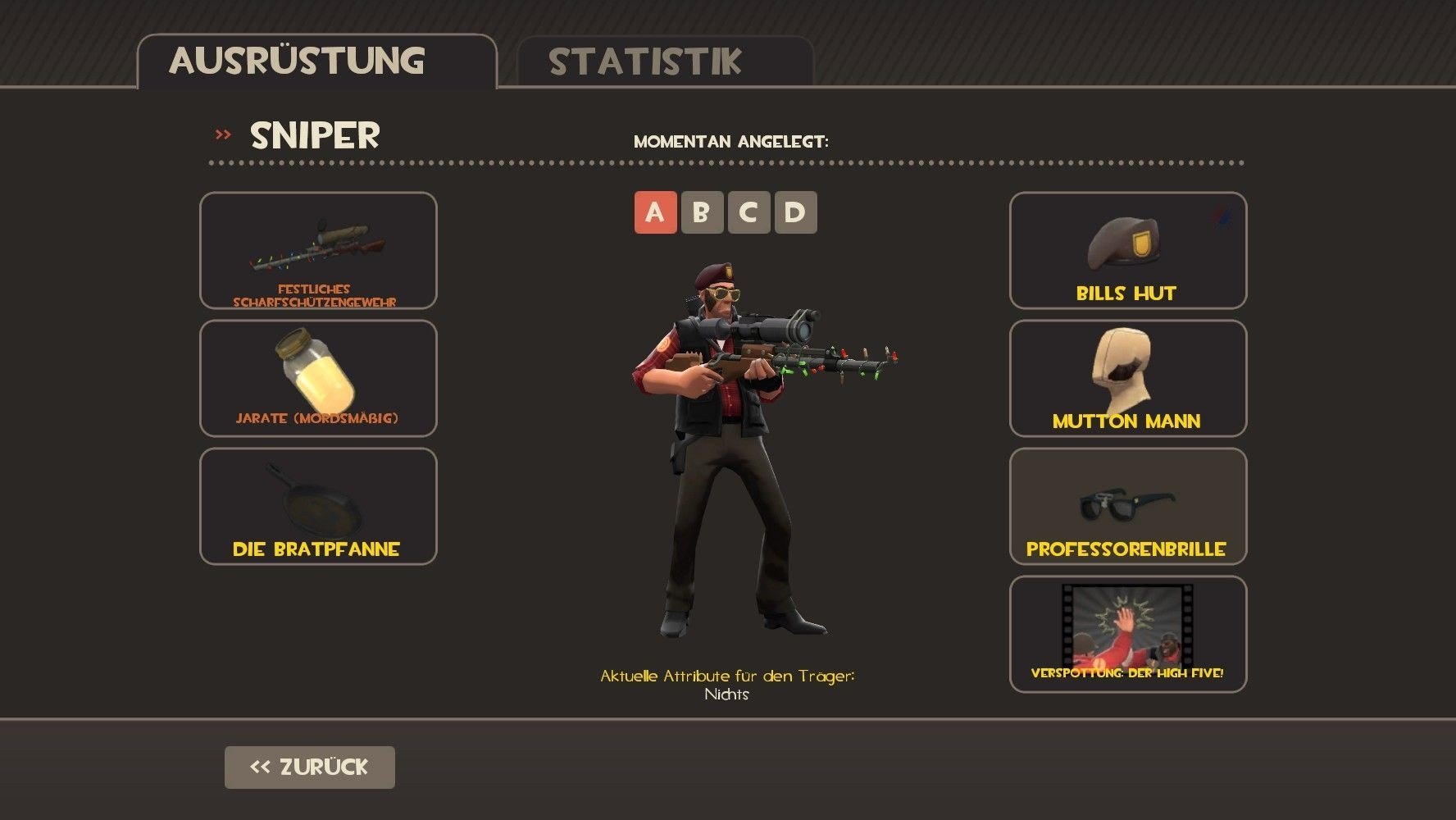Screen dimensions: 1456x820
Task: Choose loadout preset D
Action: [795, 212]
